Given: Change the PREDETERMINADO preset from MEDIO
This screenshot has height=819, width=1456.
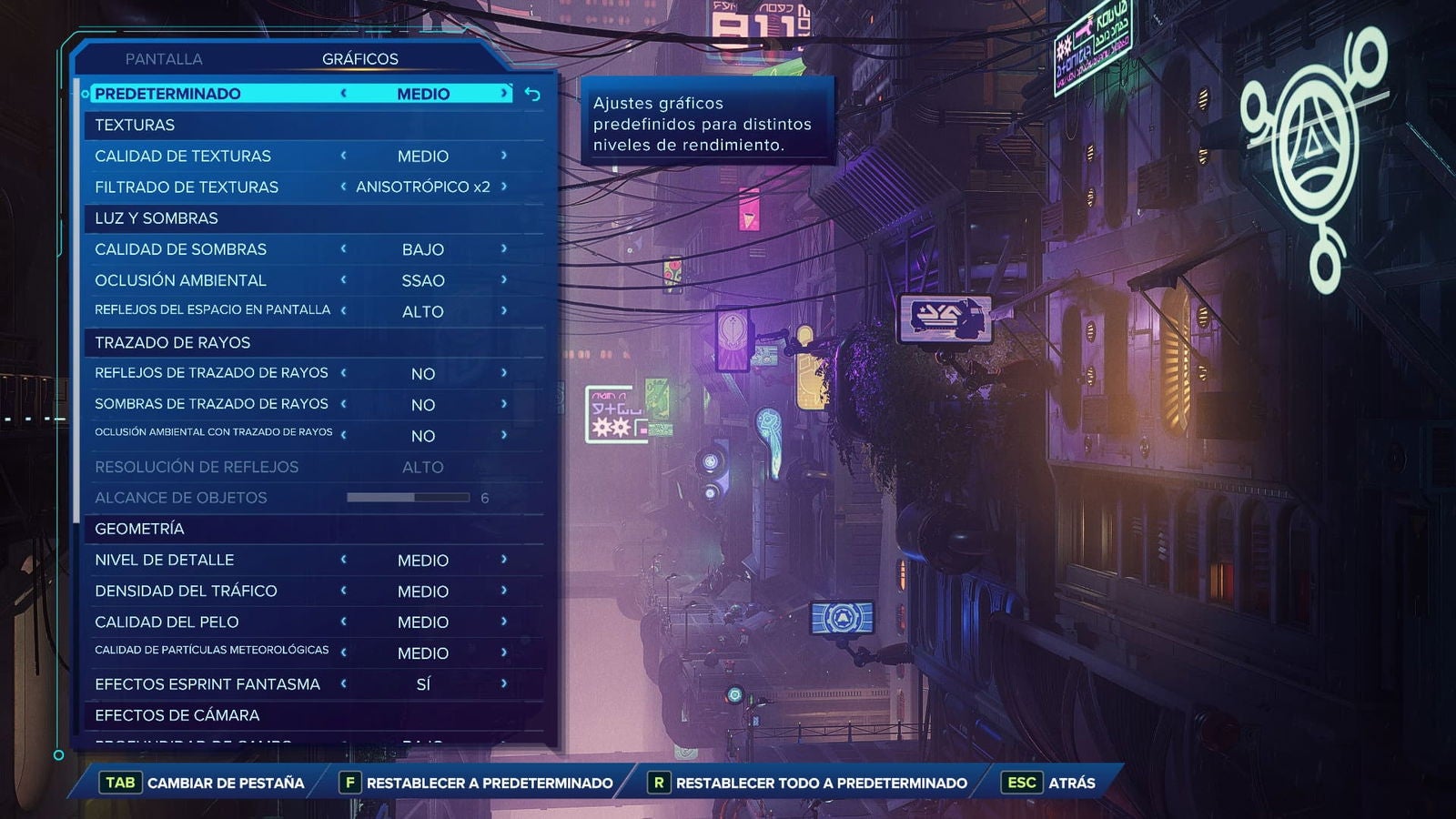Looking at the screenshot, I should point(505,92).
